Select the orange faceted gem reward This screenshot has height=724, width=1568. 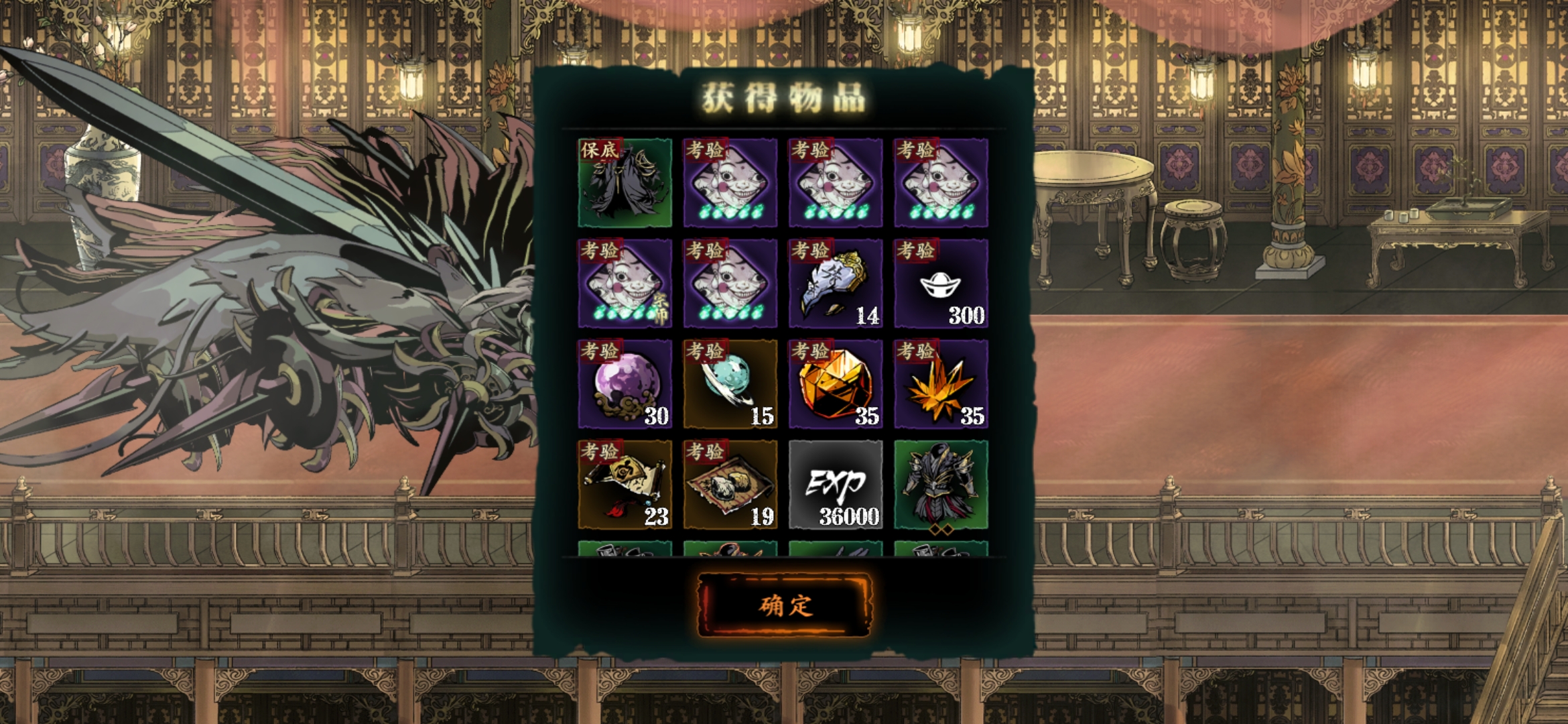(836, 384)
